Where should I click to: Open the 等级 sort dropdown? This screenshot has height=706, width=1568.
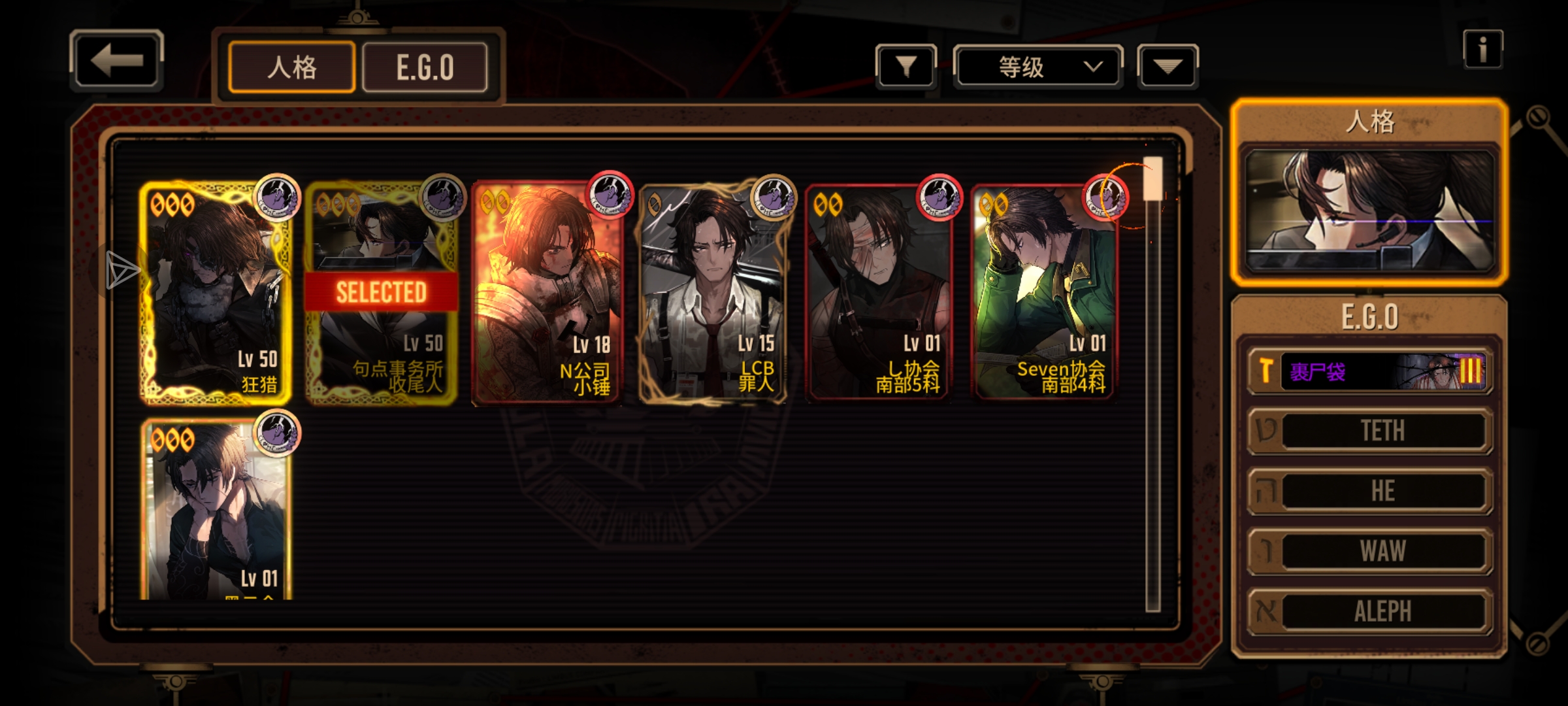[1037, 66]
